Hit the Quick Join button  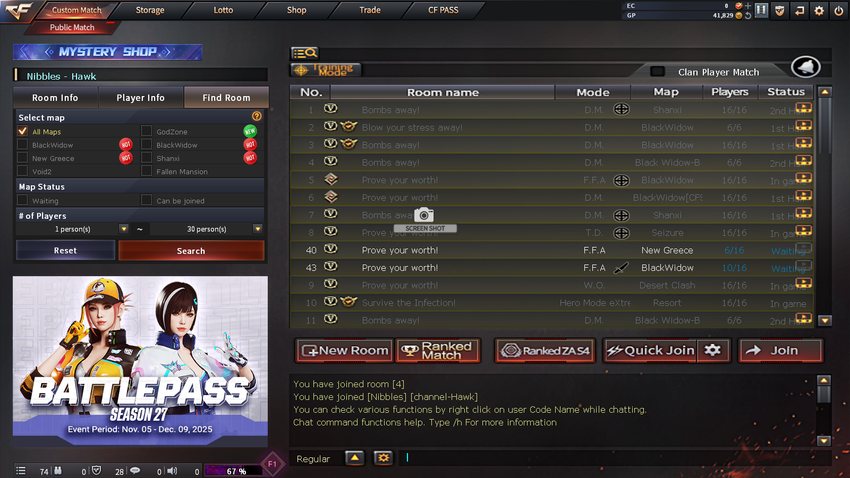tap(650, 351)
